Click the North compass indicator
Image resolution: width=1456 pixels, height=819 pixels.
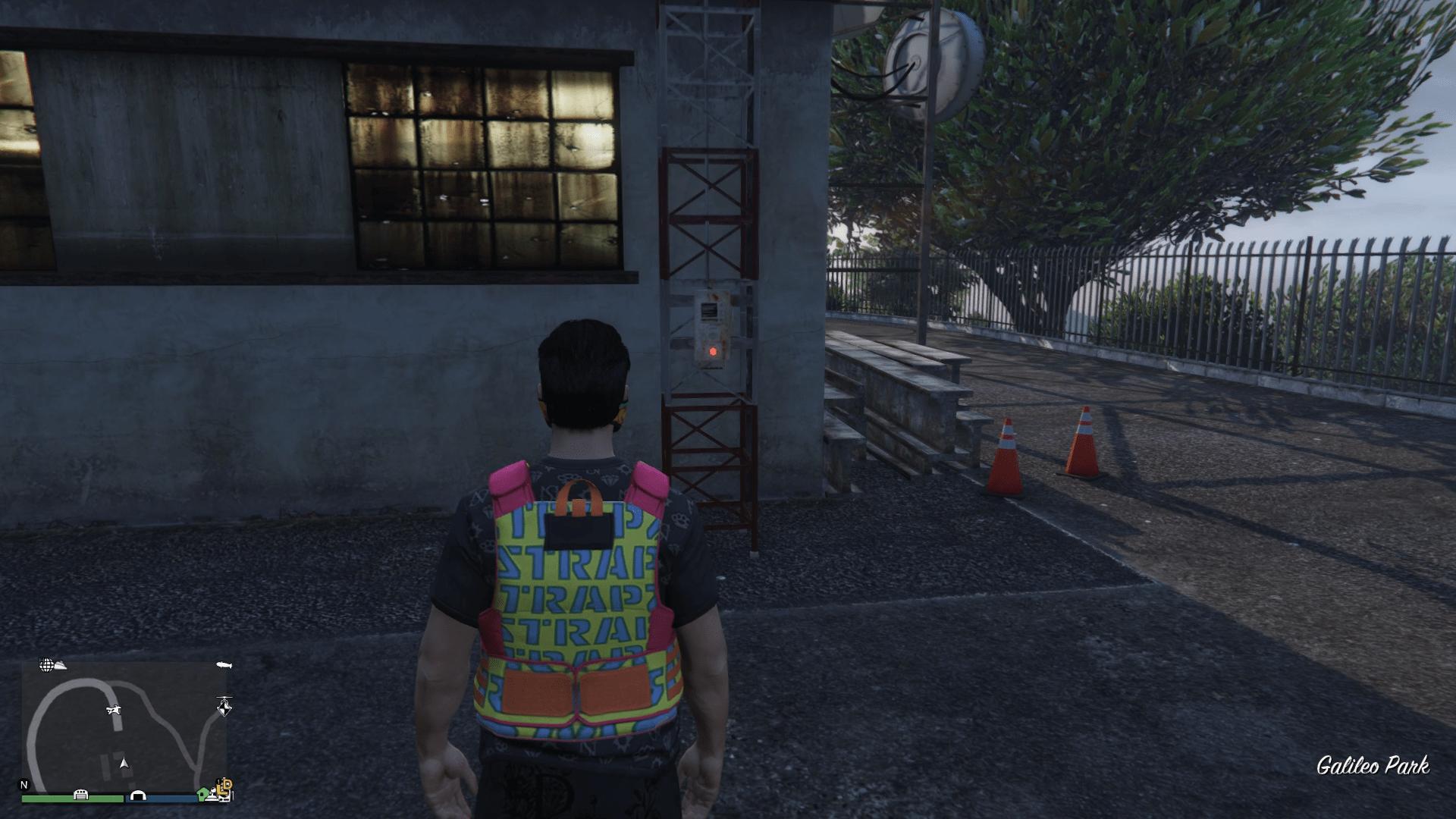click(24, 785)
